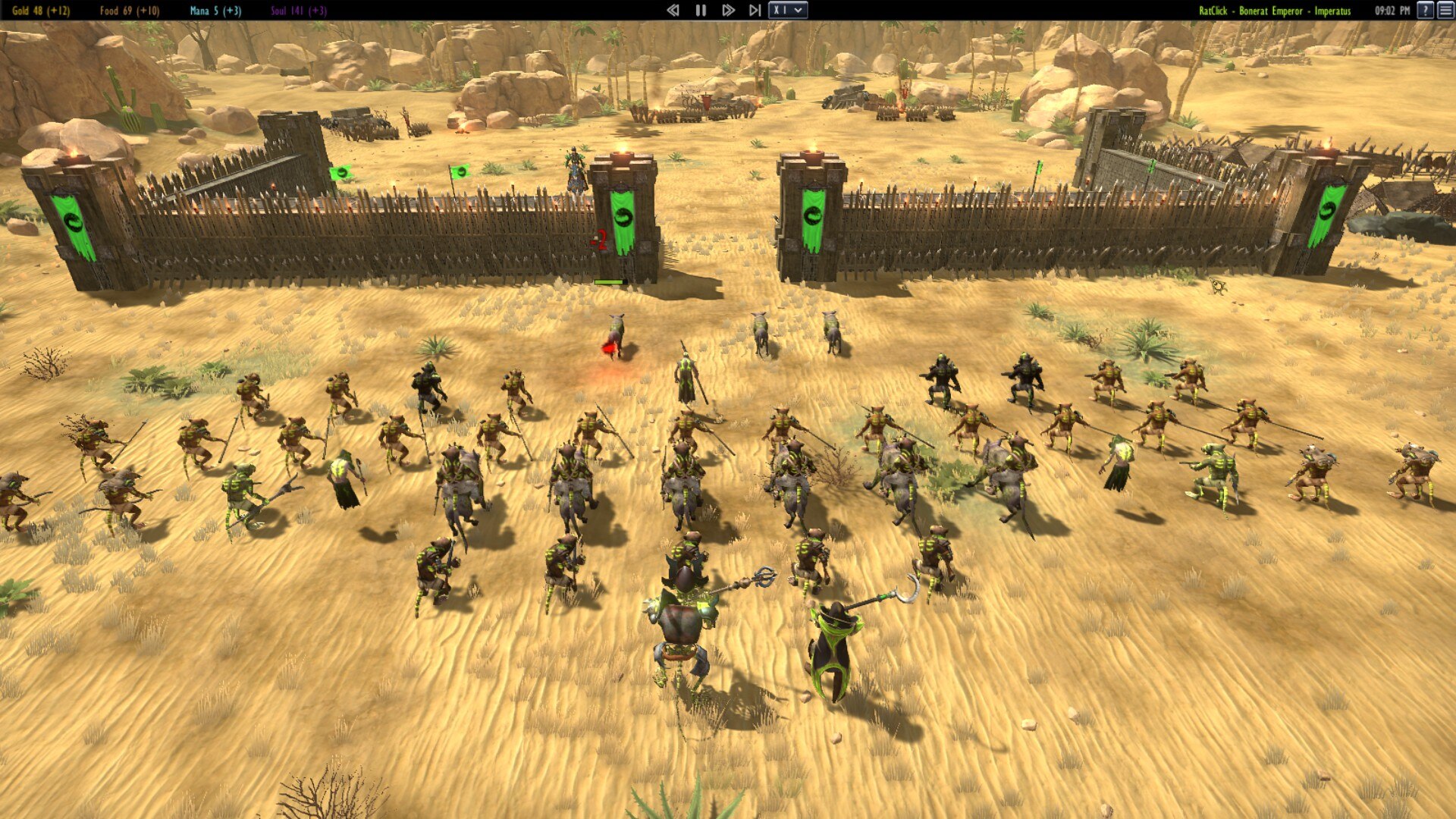Open the hamburger main menu
The image size is (1456, 819).
point(1445,11)
